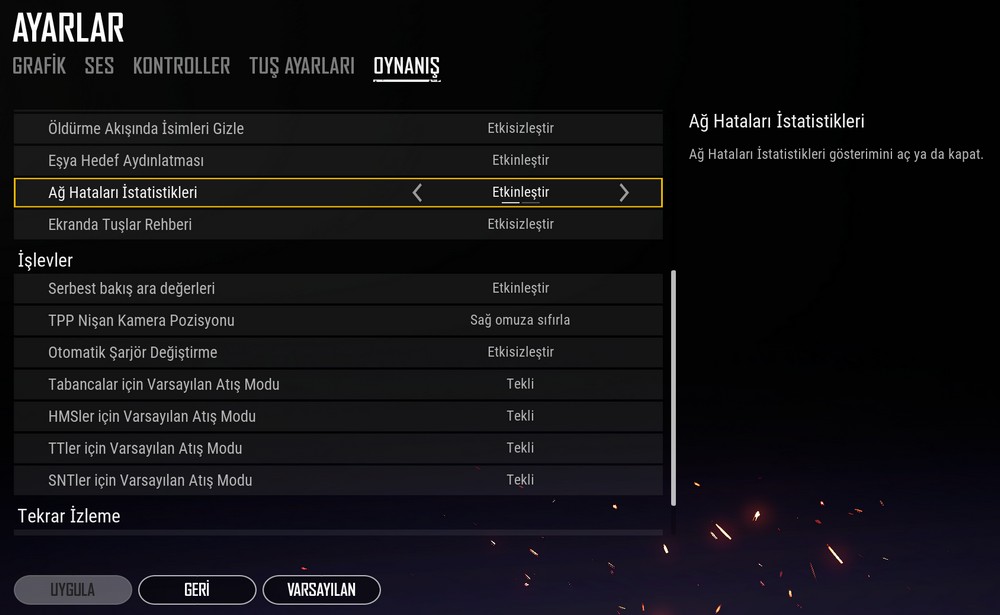The width and height of the screenshot is (1000, 615).
Task: Click the left arrow on Ağ Hataları İstatistikleri
Action: point(417,193)
